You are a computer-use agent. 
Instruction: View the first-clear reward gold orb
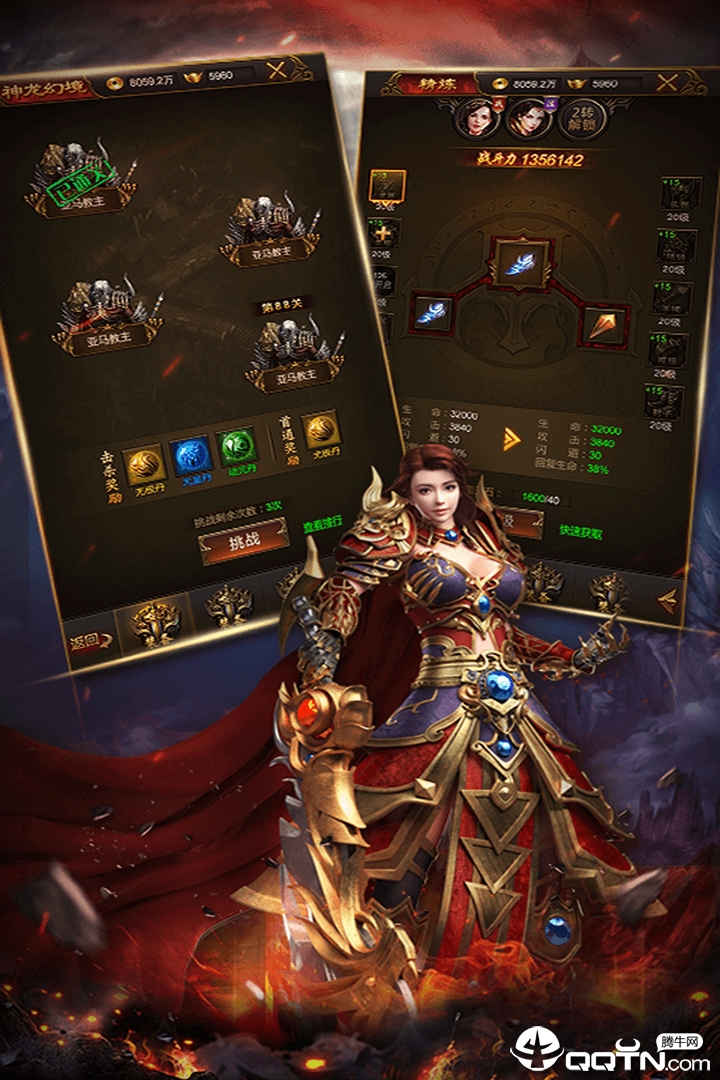coord(320,430)
